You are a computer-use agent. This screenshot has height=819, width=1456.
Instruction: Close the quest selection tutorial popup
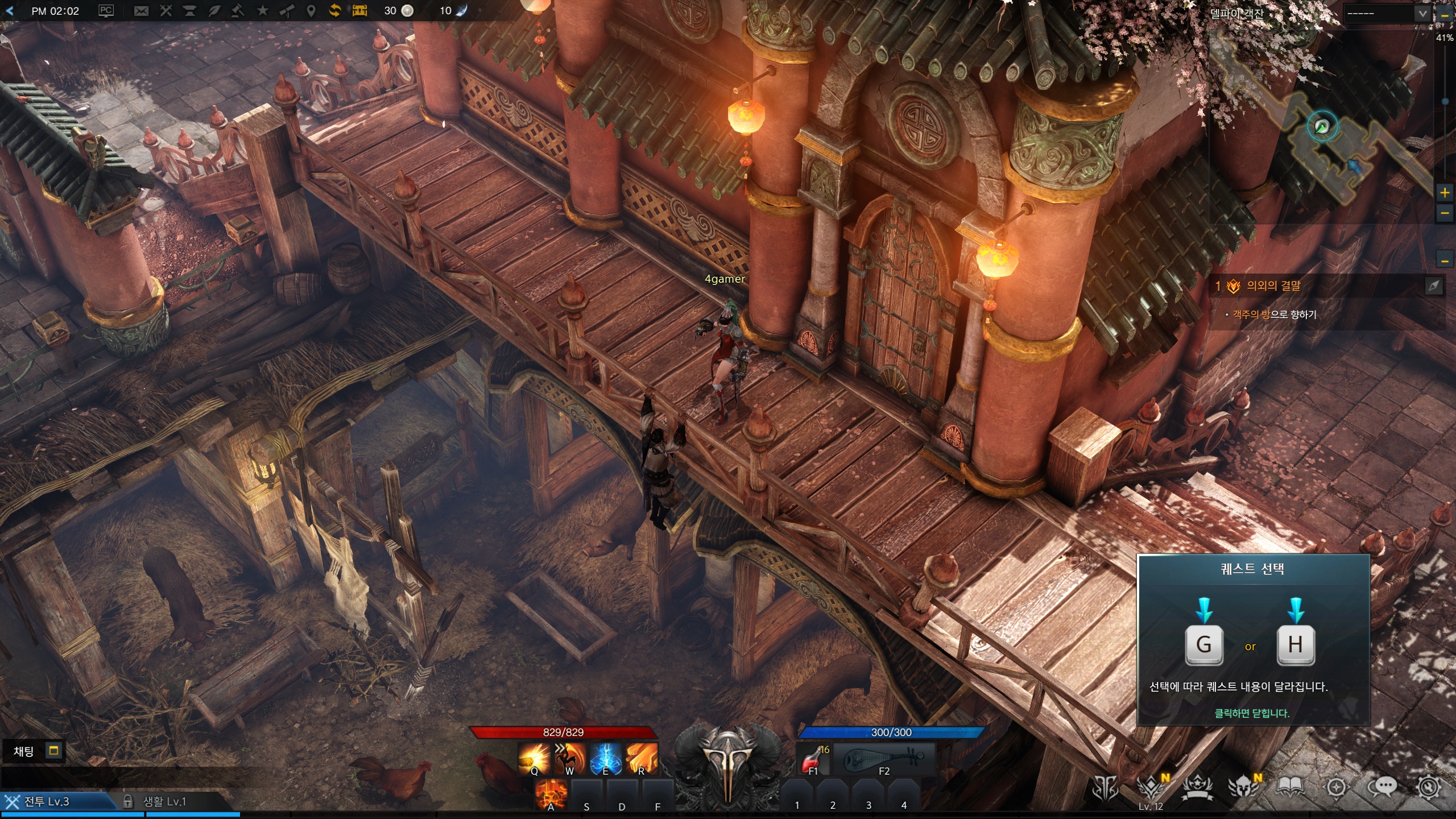[1252, 713]
